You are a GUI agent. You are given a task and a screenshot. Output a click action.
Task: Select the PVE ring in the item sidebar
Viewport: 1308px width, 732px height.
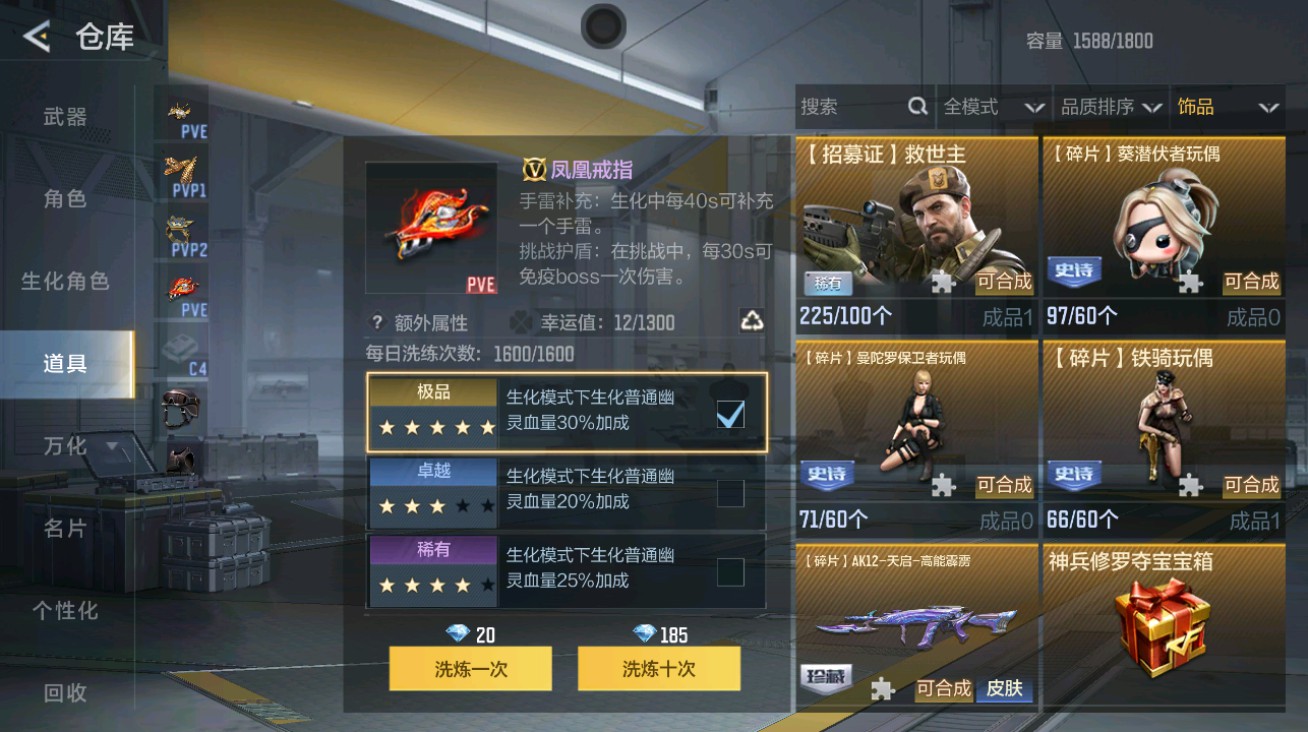point(181,285)
